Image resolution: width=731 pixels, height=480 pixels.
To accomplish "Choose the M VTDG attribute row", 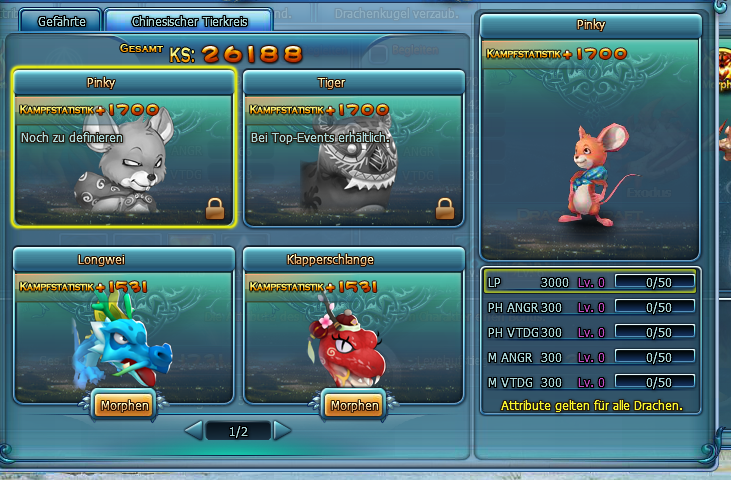I will click(590, 381).
